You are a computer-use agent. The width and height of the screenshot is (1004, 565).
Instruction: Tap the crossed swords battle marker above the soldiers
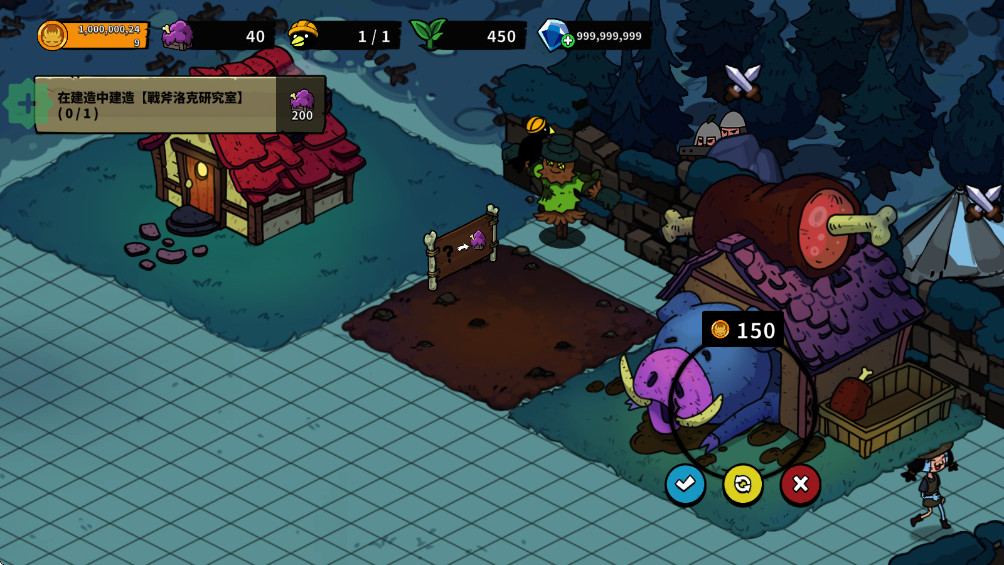(742, 82)
